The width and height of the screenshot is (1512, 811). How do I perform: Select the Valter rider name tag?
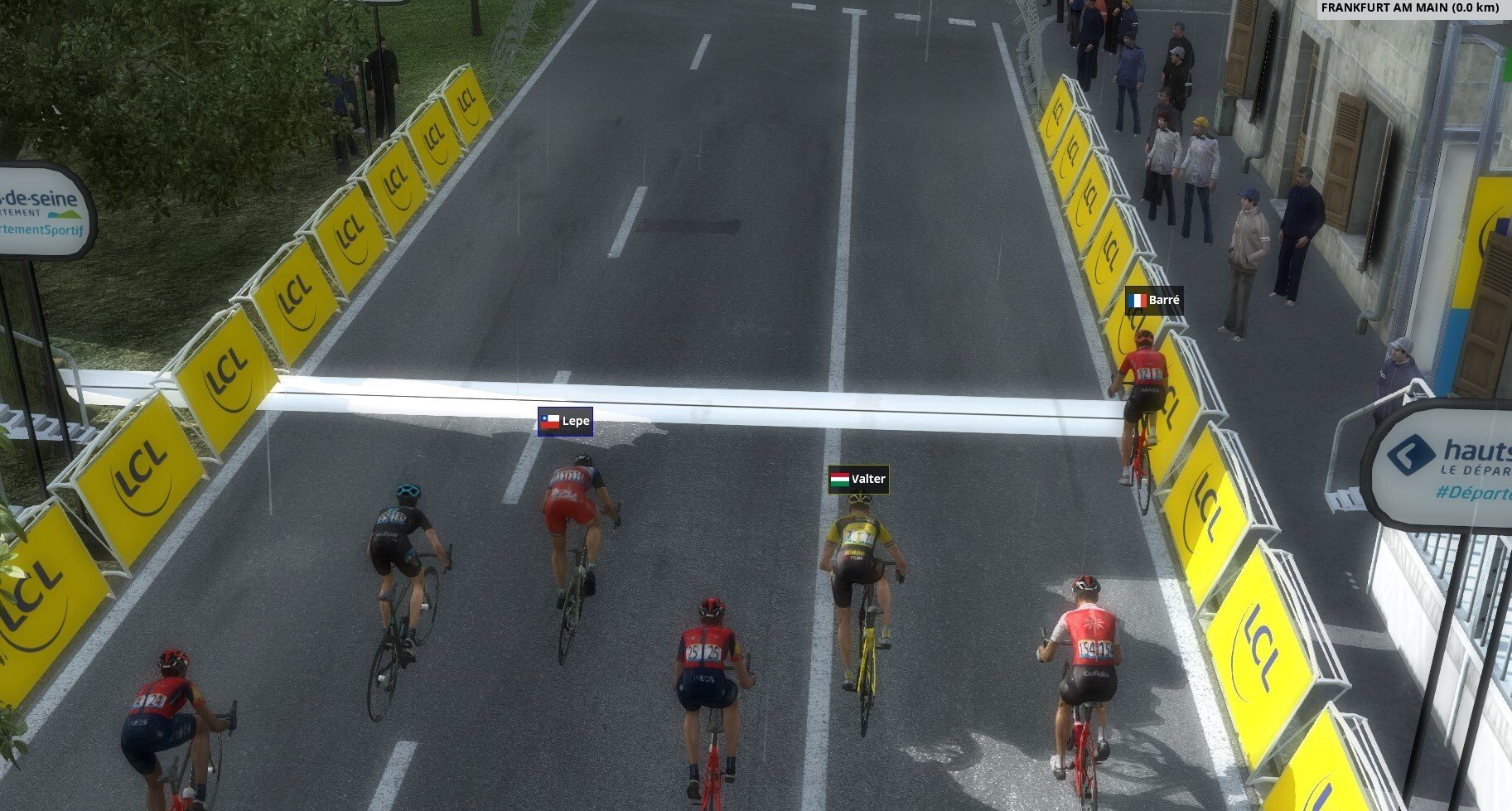[x=858, y=479]
